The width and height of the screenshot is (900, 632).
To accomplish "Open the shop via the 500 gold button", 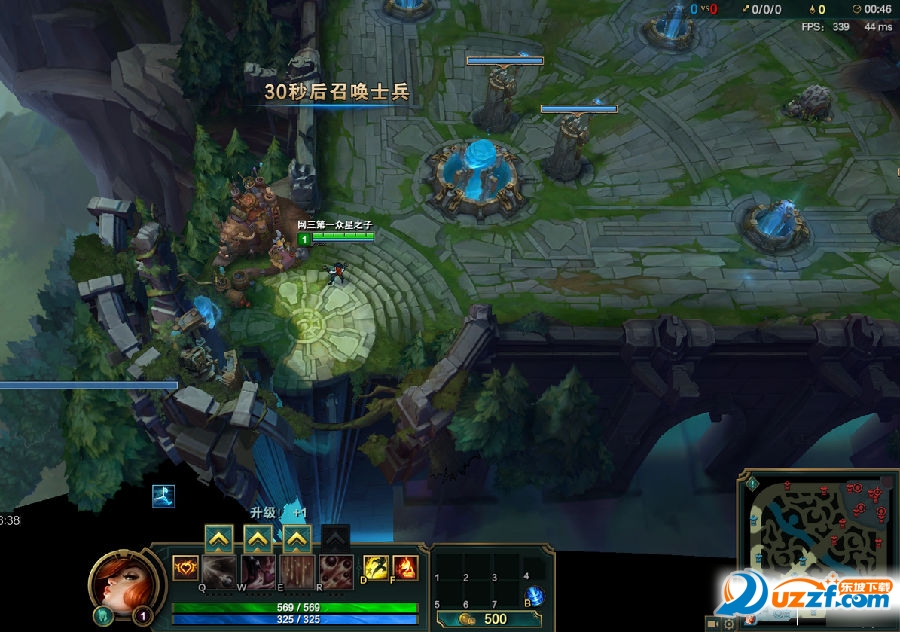I will coord(483,619).
